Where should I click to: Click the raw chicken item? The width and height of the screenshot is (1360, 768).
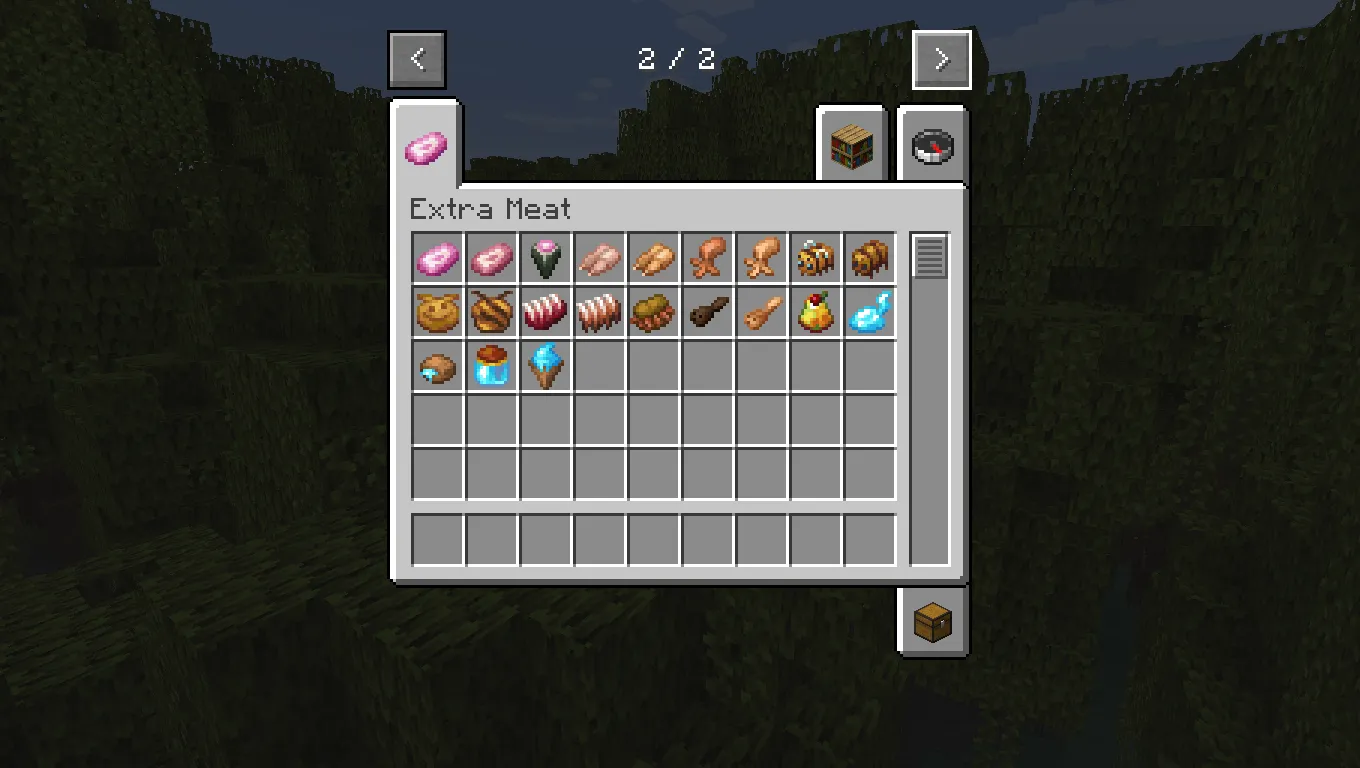tap(600, 258)
